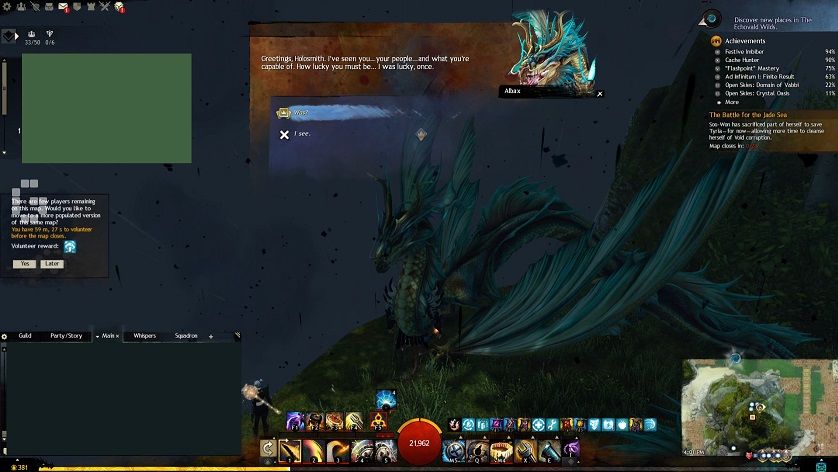The image size is (838, 472).
Task: Open the Party/Story chat tab
Action: point(66,336)
